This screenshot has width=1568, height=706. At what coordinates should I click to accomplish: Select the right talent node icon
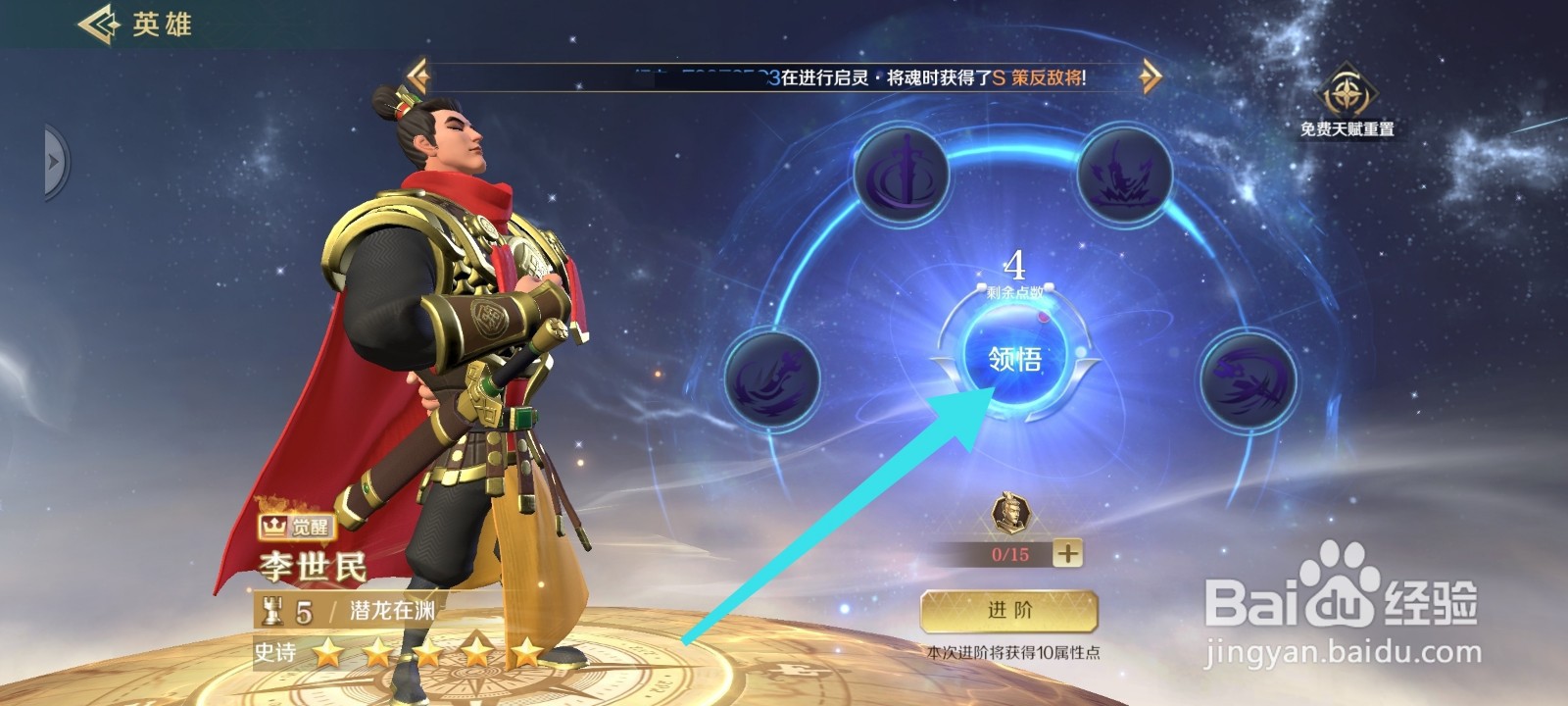pyautogui.click(x=1249, y=383)
